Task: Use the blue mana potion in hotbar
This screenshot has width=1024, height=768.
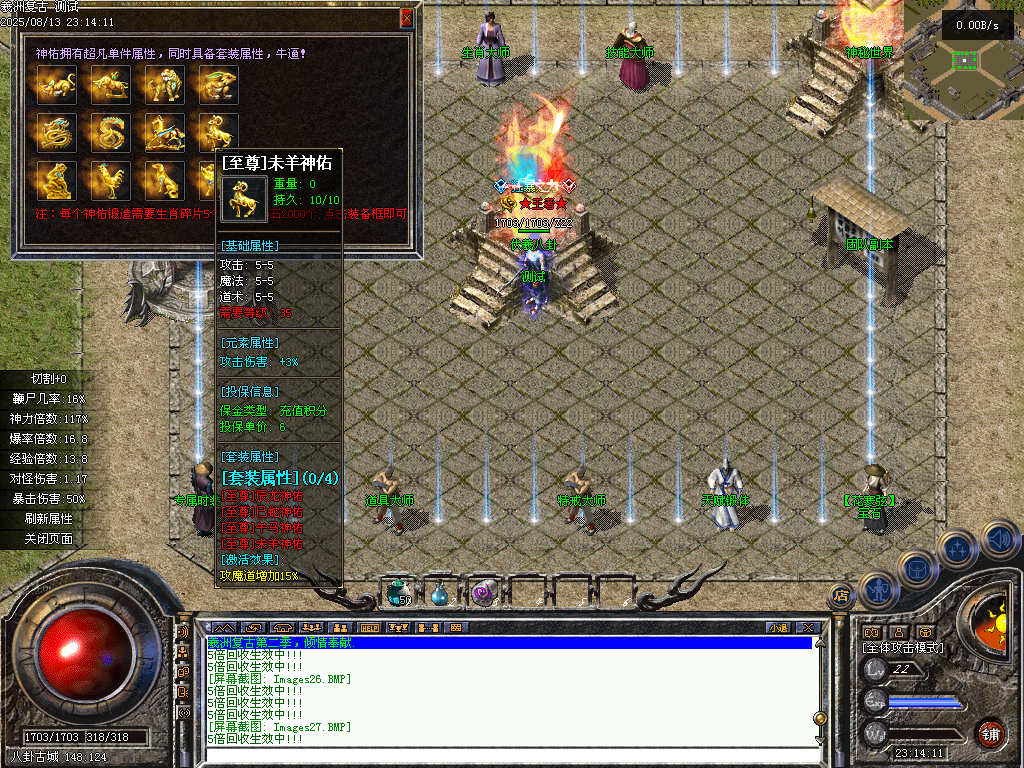Action: click(x=440, y=593)
